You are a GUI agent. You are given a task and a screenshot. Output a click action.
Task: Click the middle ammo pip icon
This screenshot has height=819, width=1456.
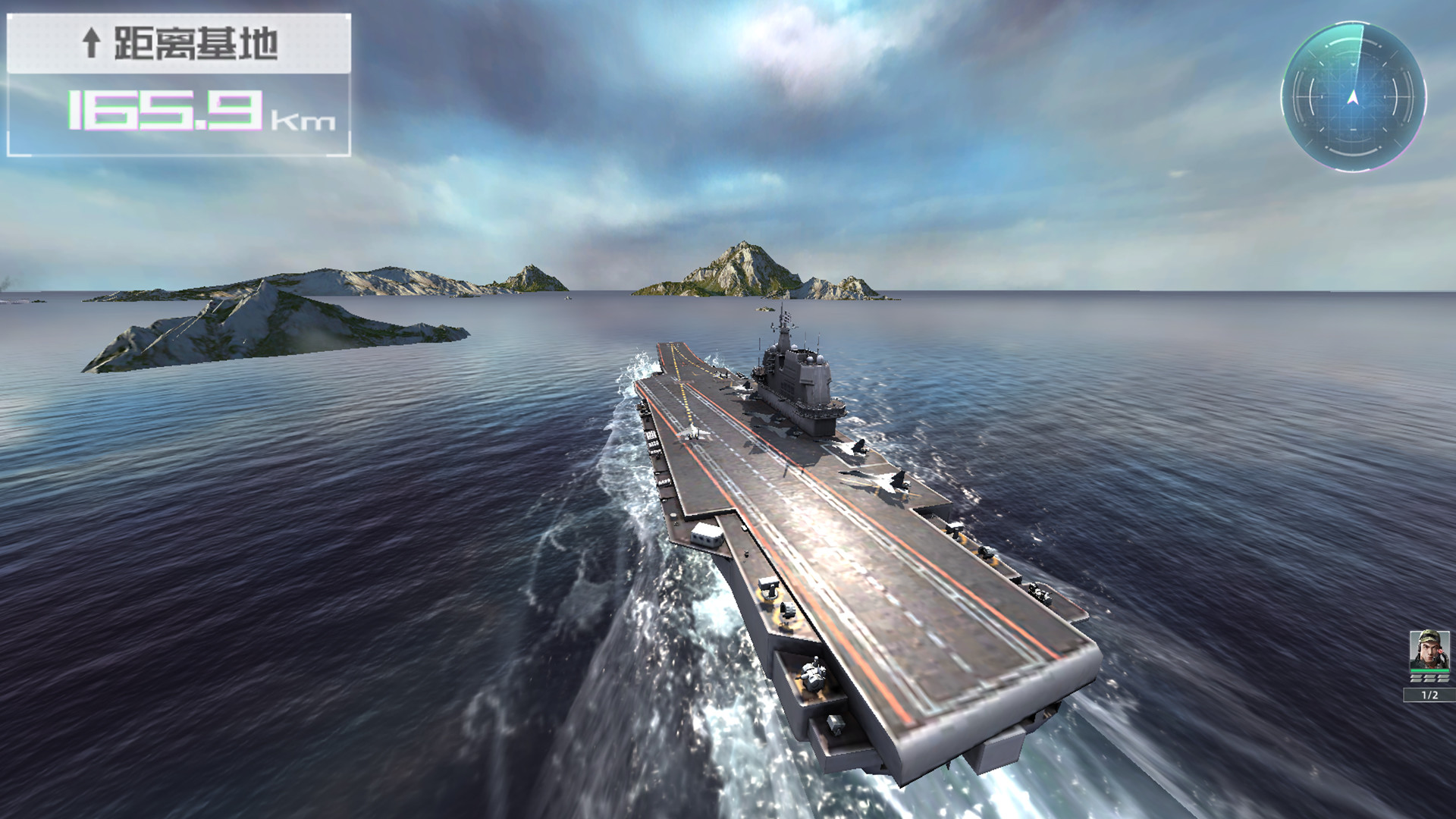1429,679
